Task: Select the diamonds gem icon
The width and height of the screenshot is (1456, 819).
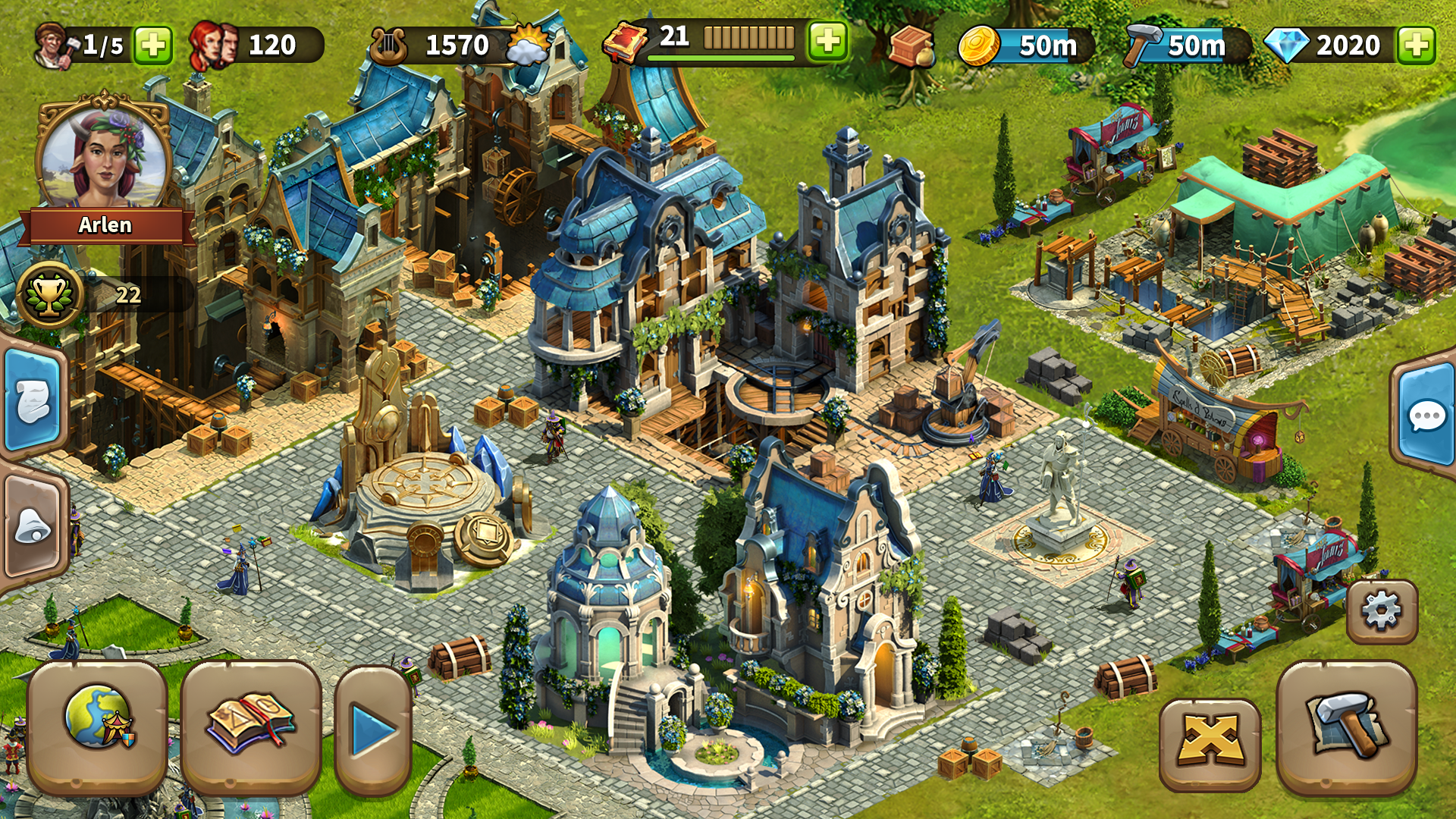Action: (1287, 44)
